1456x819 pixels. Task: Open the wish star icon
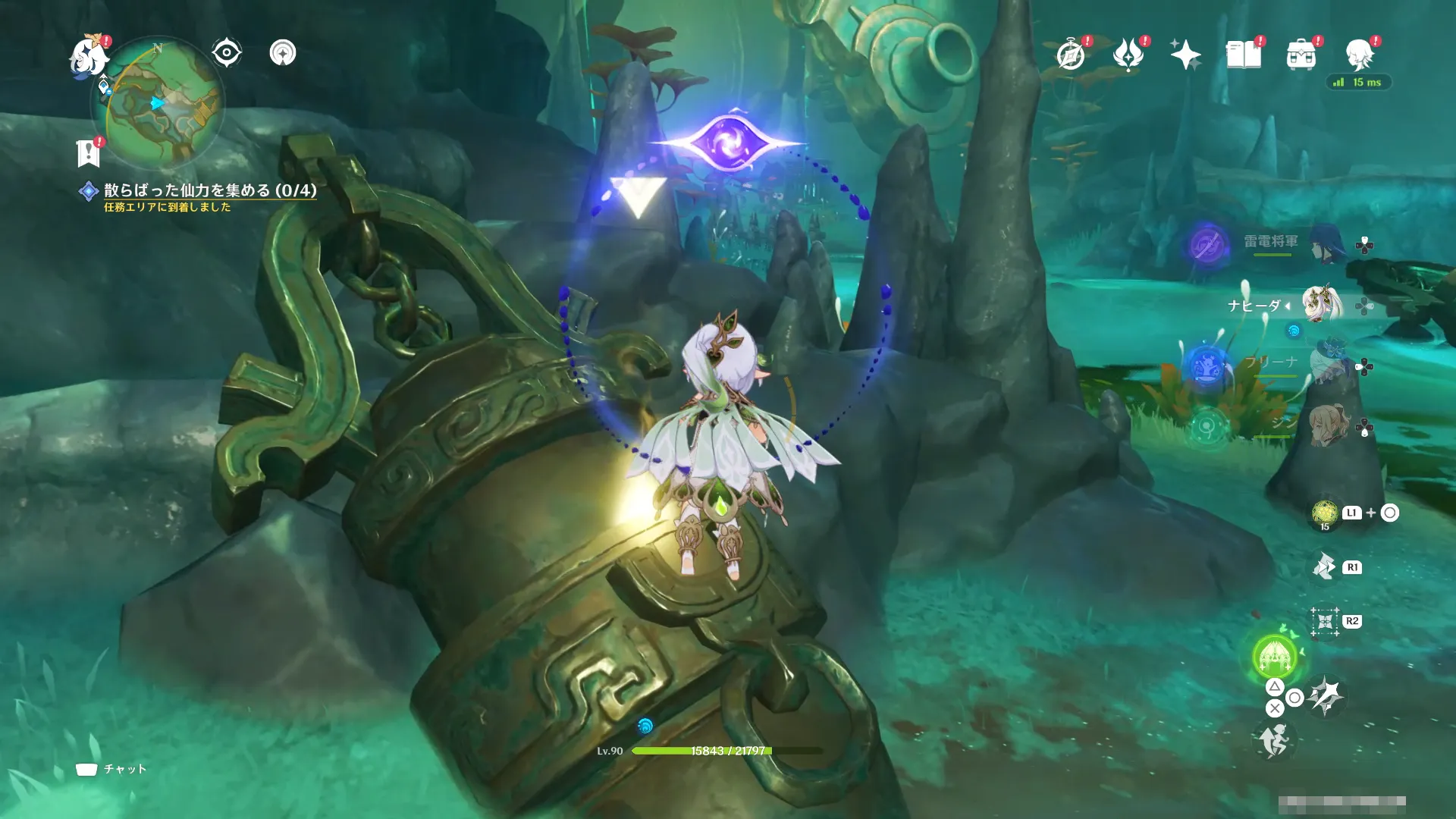(x=1185, y=55)
